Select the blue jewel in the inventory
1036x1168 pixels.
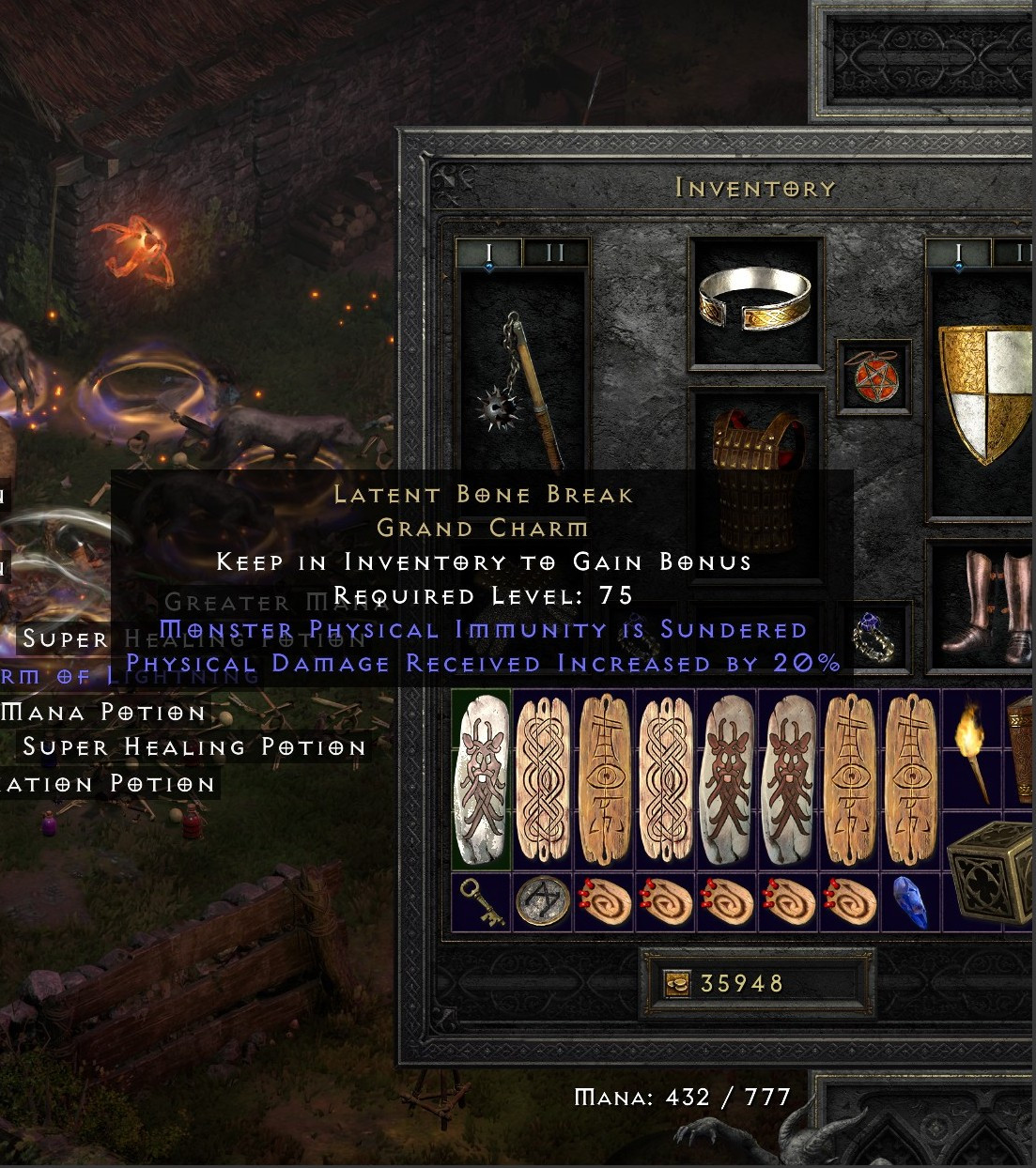pos(911,902)
